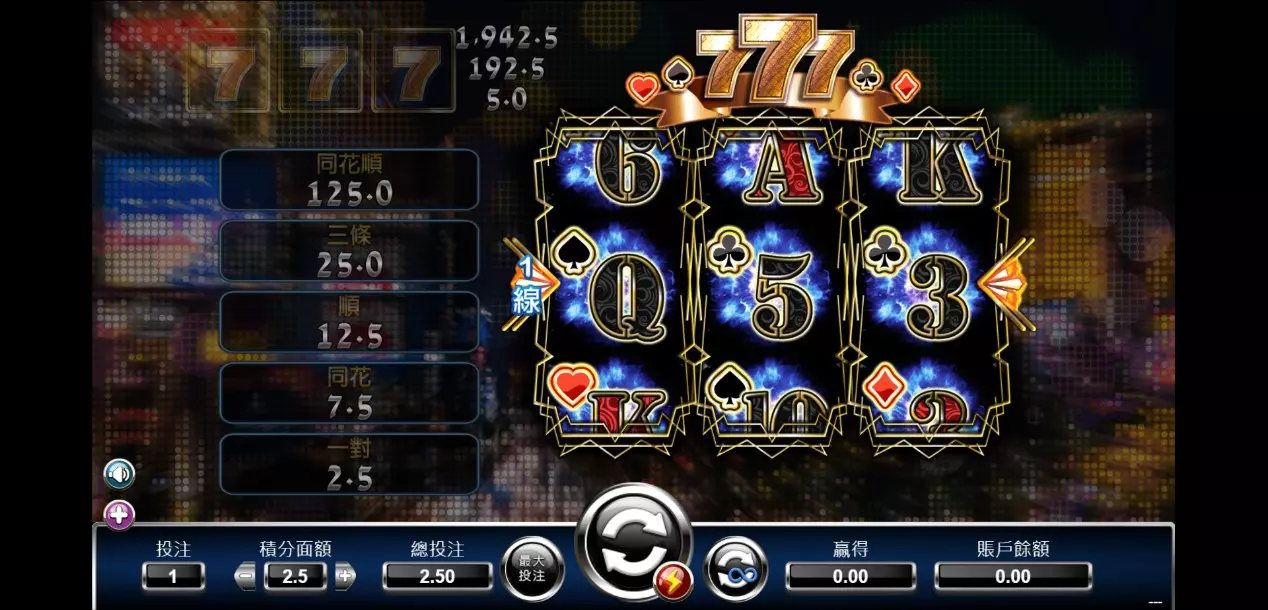Screen dimensions: 1268x610
Task: Increase the credit denomination with plus
Action: 344,576
